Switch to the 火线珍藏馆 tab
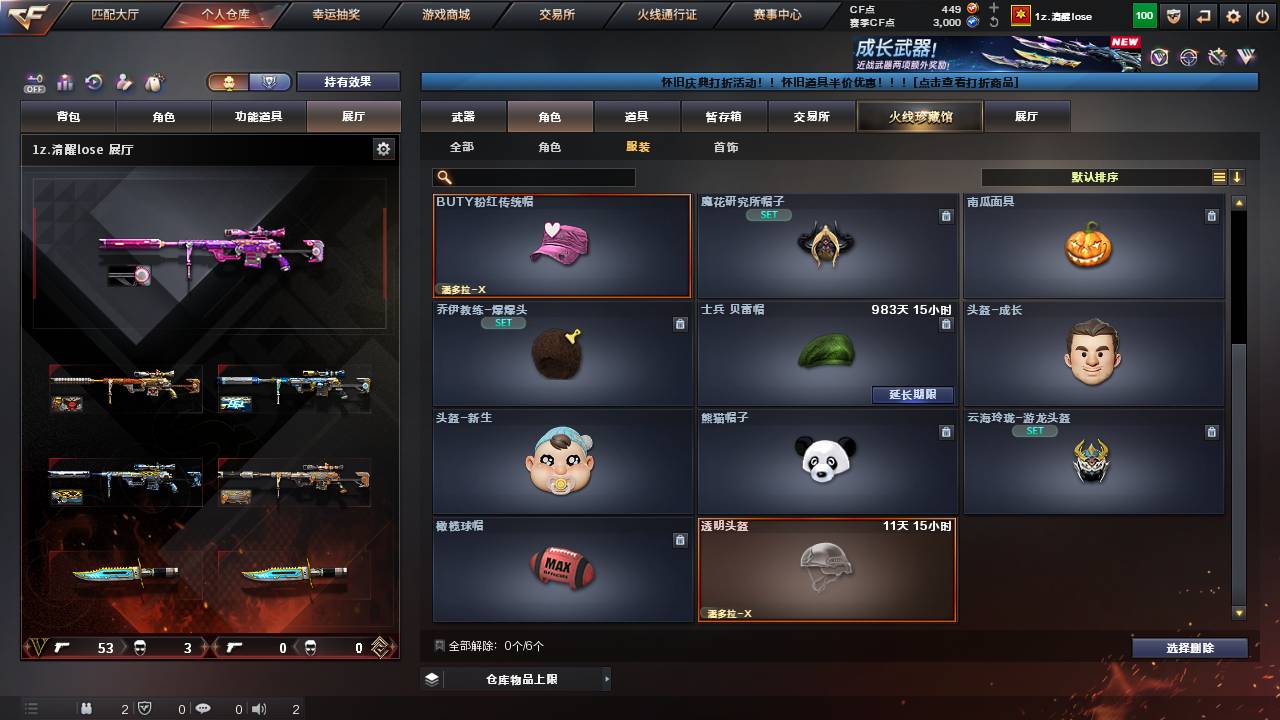Image resolution: width=1280 pixels, height=720 pixels. coord(920,116)
